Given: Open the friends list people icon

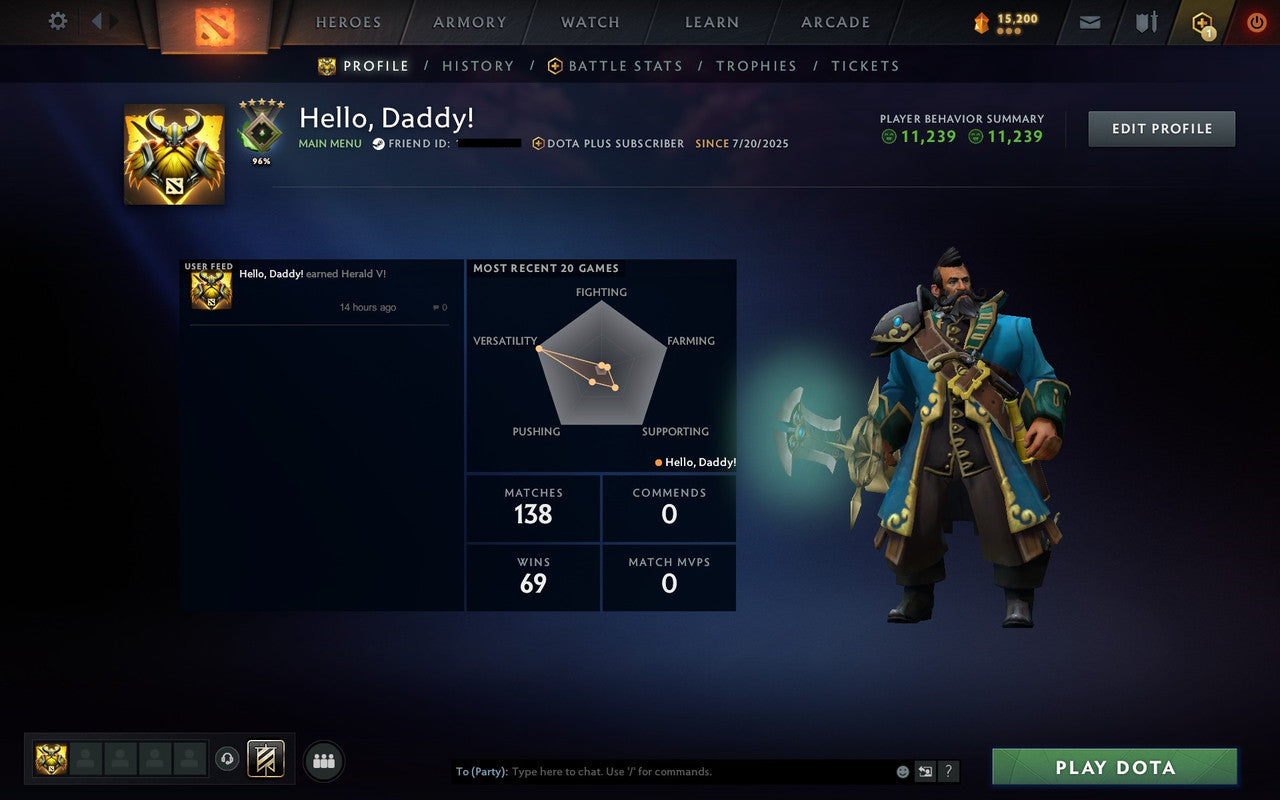Looking at the screenshot, I should click(x=324, y=759).
